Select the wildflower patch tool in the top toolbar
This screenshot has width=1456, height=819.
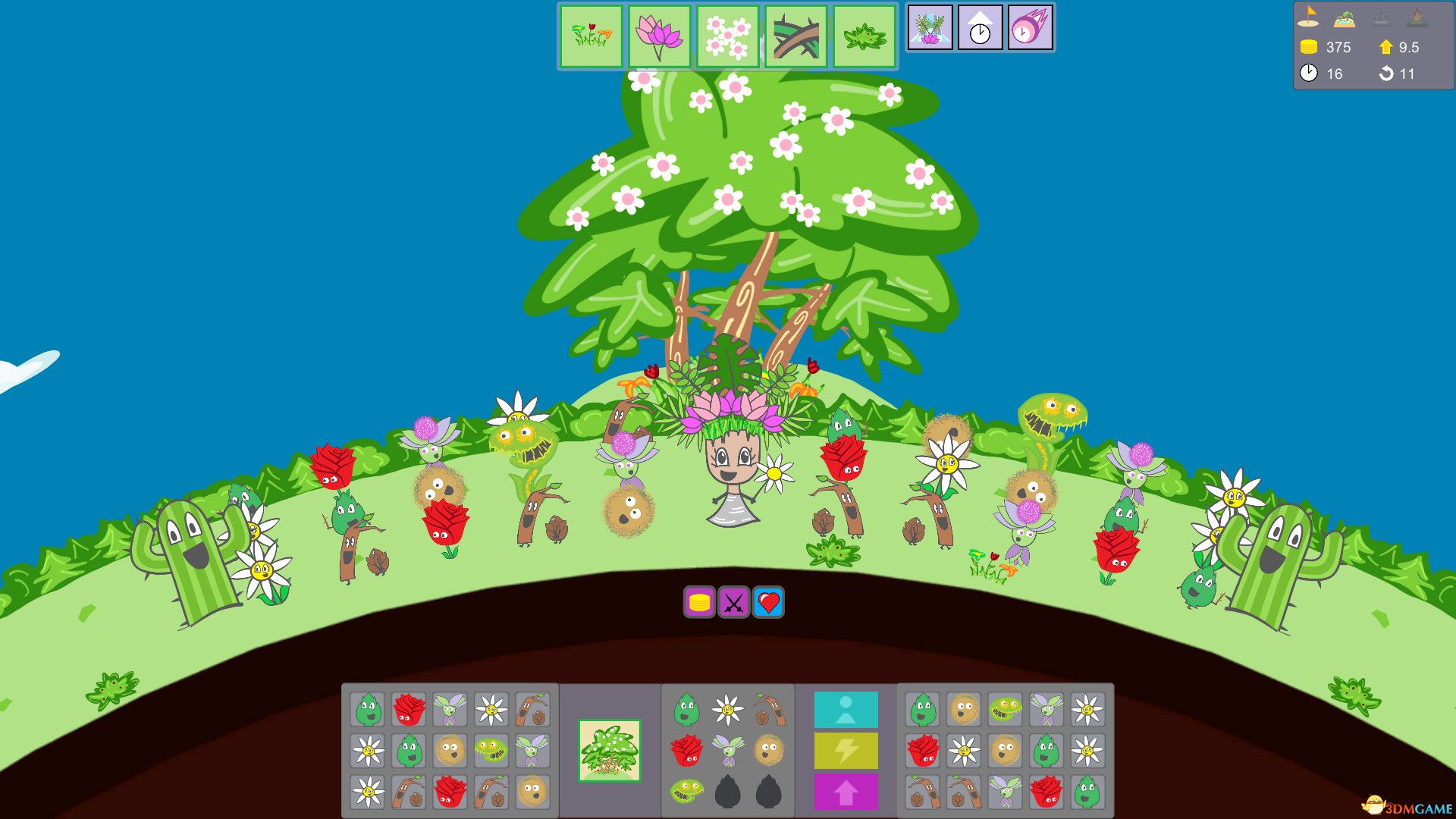tap(592, 36)
